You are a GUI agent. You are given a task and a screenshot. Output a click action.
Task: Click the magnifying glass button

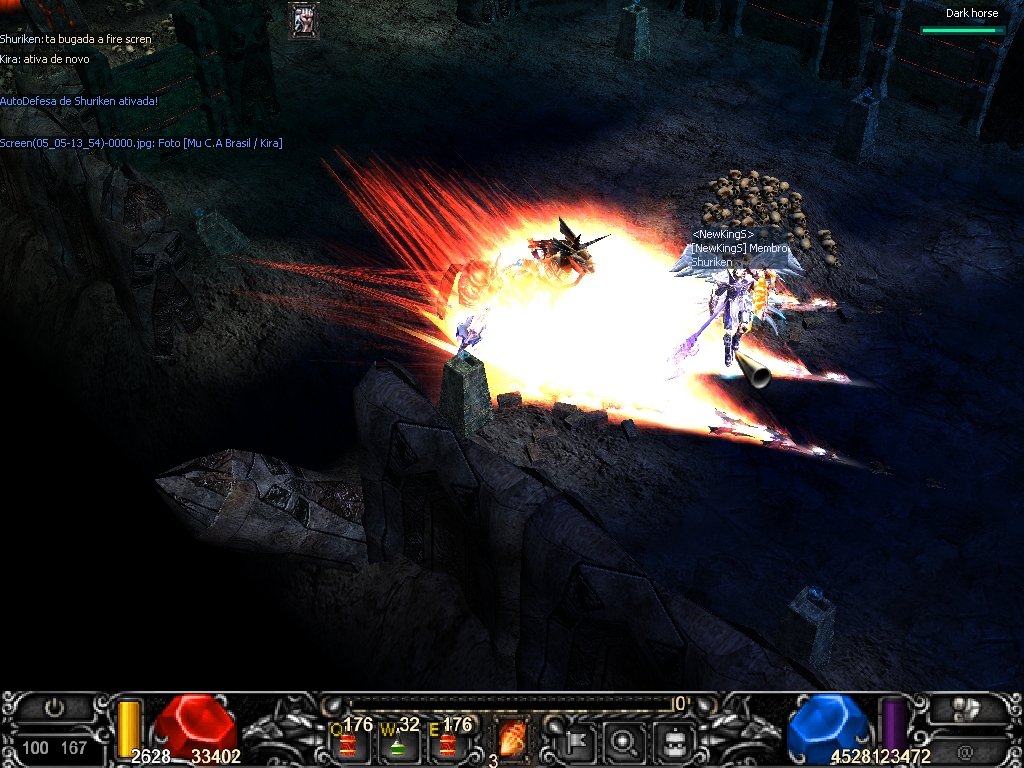626,742
